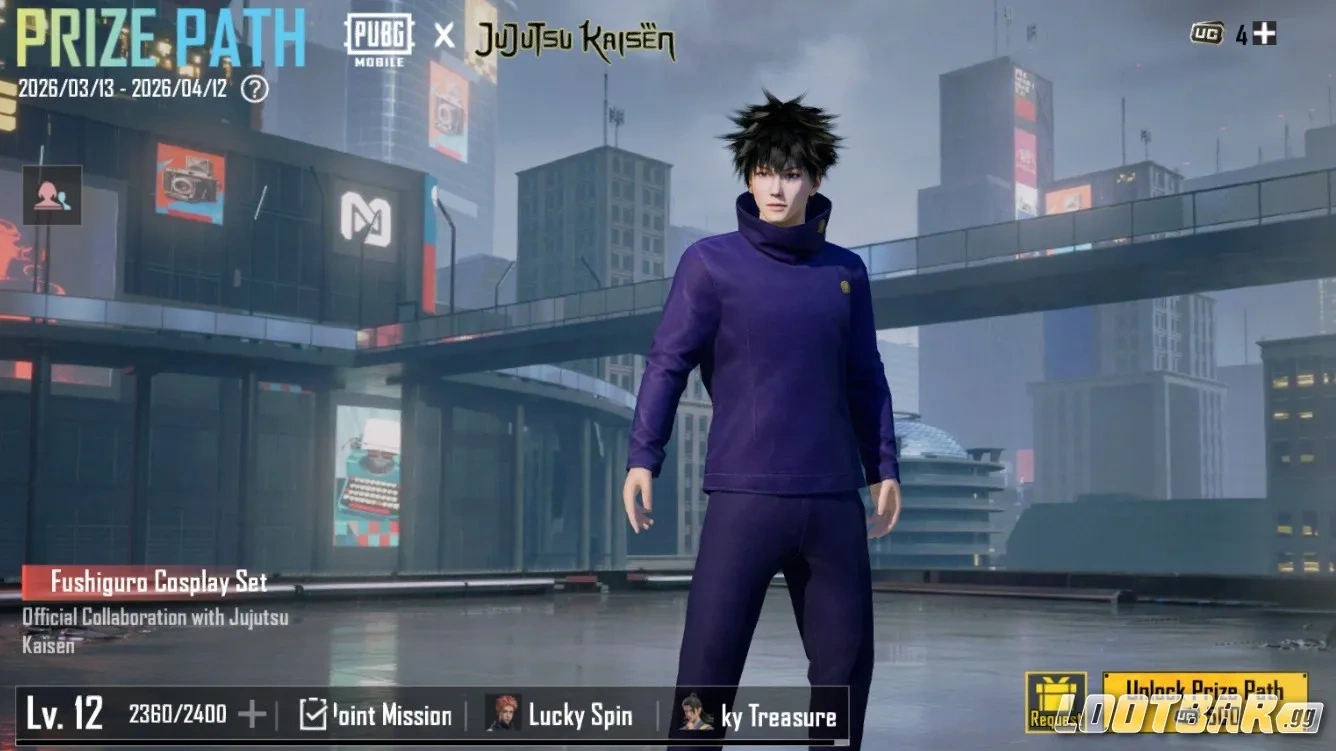Open the Point Mission checklist icon

coord(313,716)
